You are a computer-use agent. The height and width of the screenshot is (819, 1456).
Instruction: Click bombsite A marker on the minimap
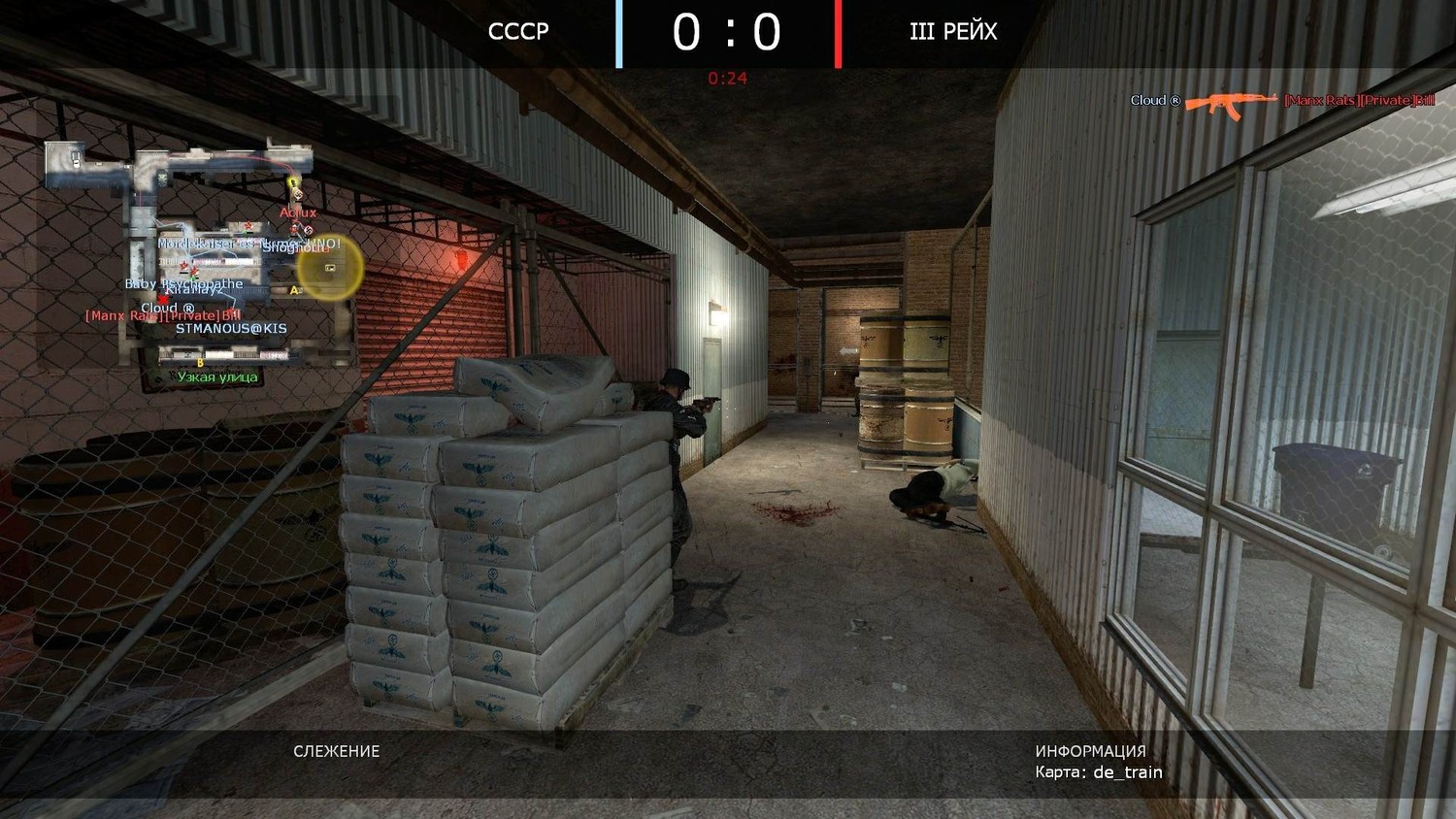[293, 290]
